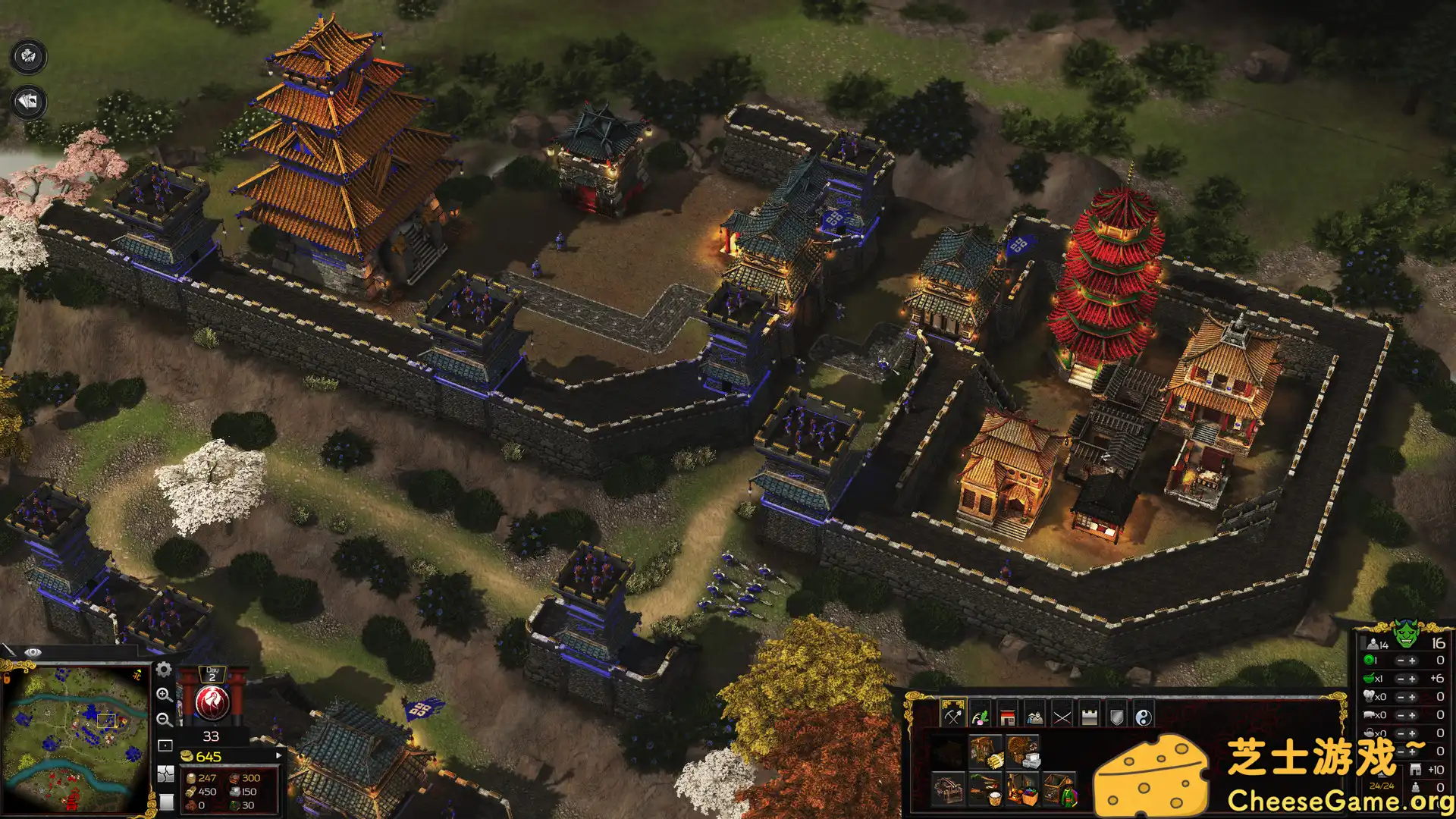This screenshot has height=819, width=1456.
Task: Click the red crane faction emblem
Action: click(x=213, y=703)
